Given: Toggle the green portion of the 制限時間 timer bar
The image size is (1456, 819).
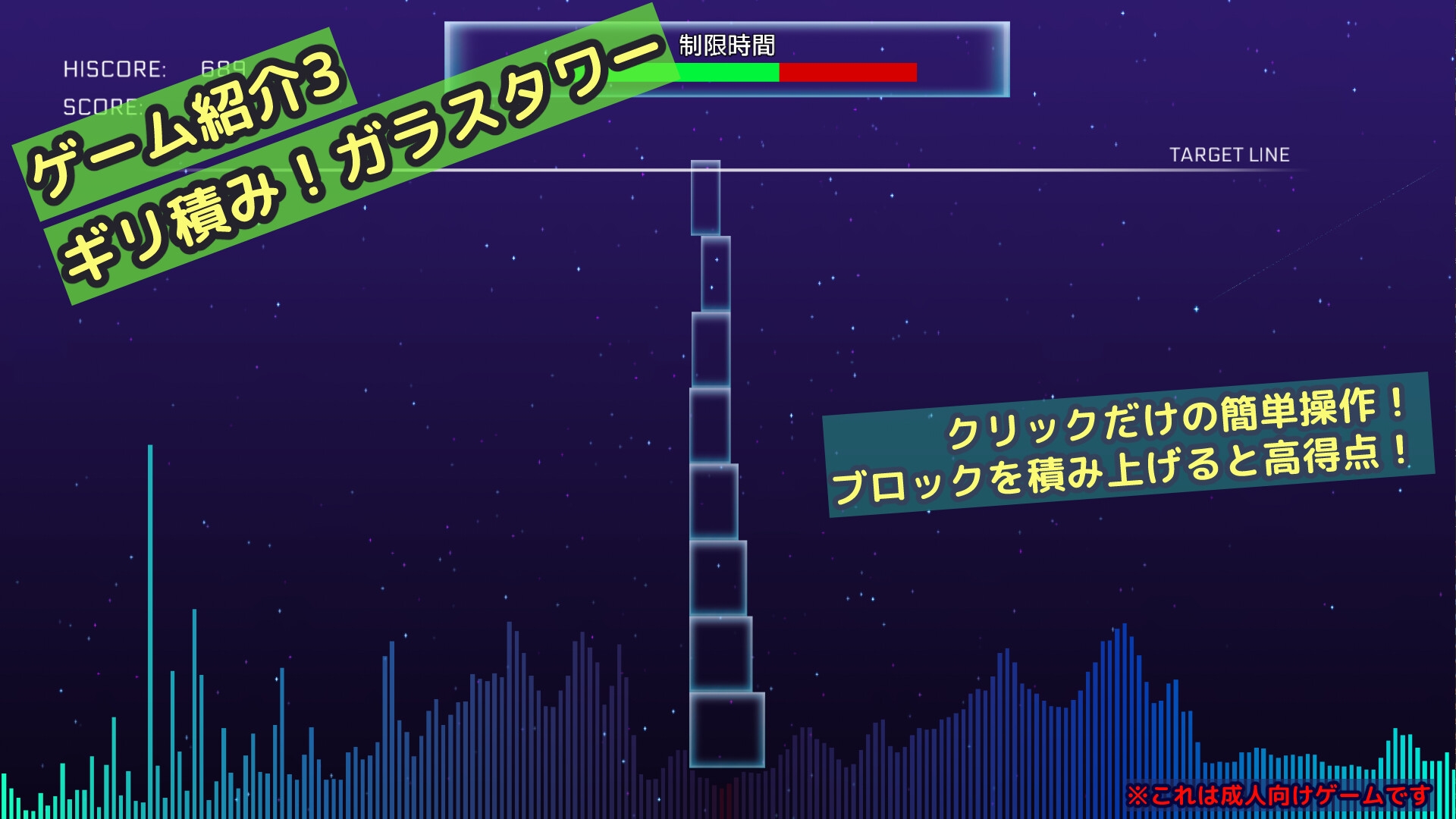Looking at the screenshot, I should coord(720,72).
